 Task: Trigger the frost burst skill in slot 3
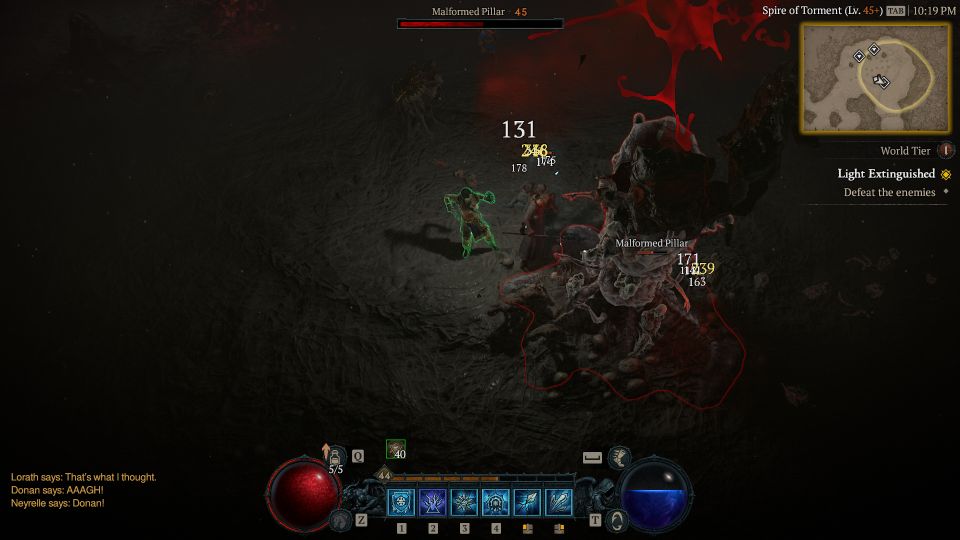(x=465, y=502)
